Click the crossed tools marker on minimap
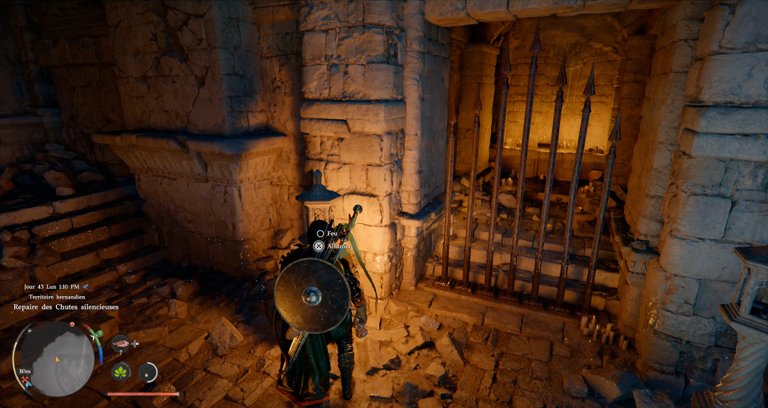Image resolution: width=768 pixels, height=408 pixels. pyautogui.click(x=24, y=380)
